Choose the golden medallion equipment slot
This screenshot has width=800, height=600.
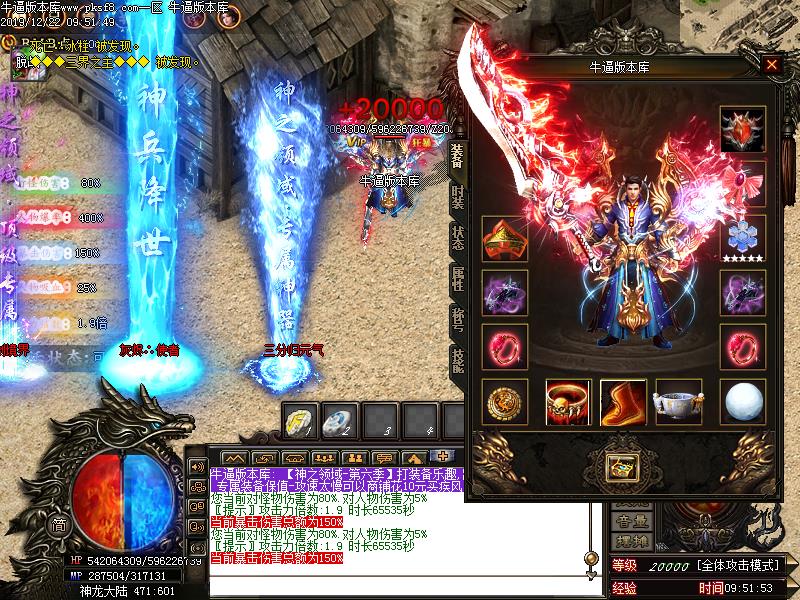point(502,402)
